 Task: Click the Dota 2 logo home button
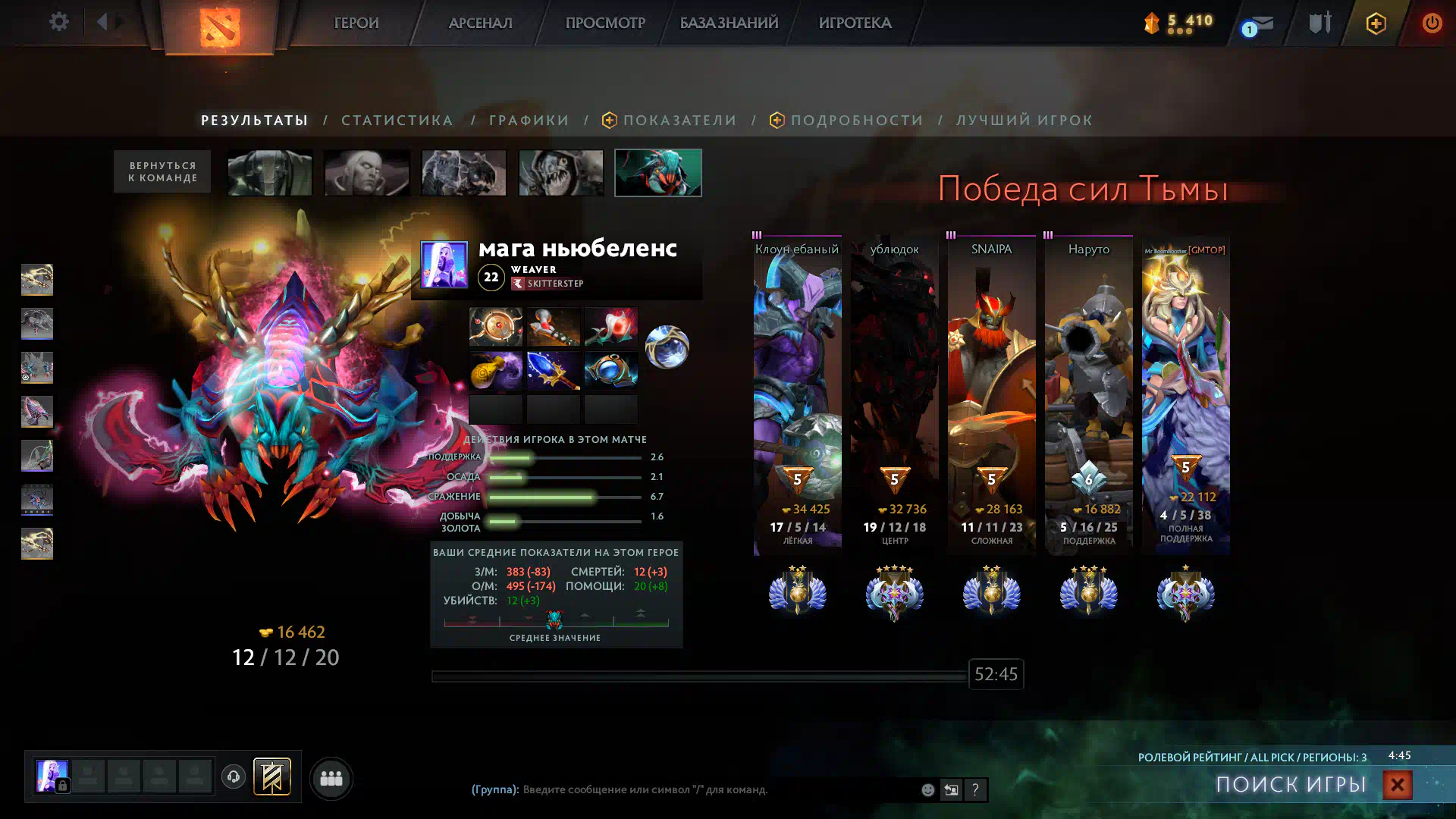(x=220, y=27)
